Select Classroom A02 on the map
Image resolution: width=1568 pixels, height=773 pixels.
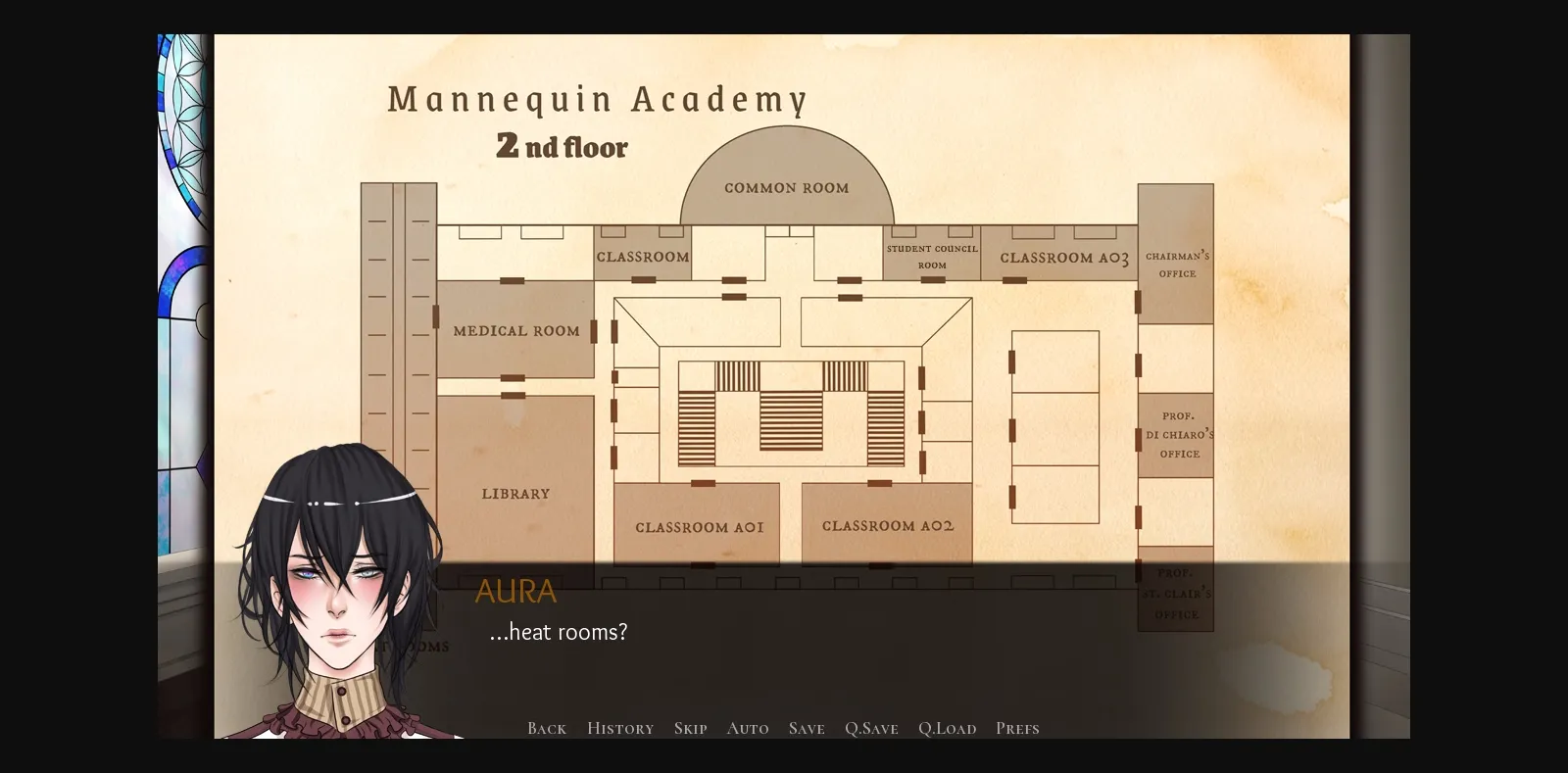coord(886,525)
